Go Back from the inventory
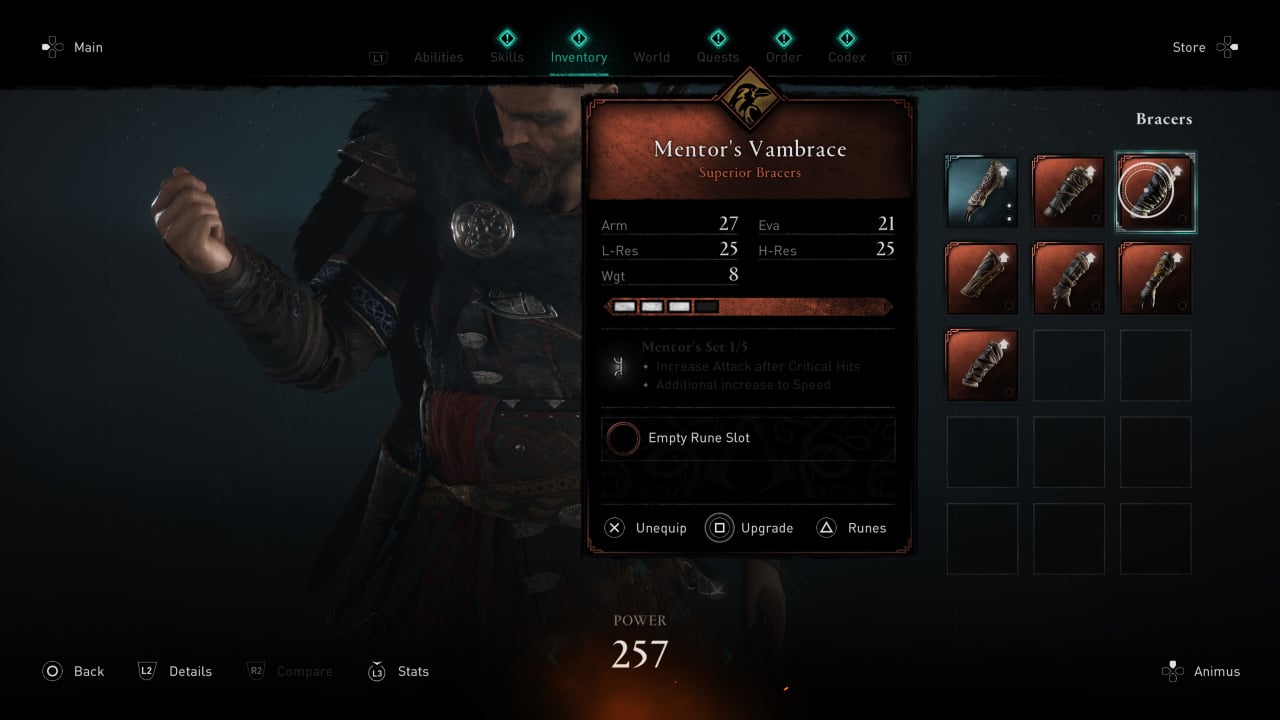Screen dimensions: 1280x720 click(73, 671)
